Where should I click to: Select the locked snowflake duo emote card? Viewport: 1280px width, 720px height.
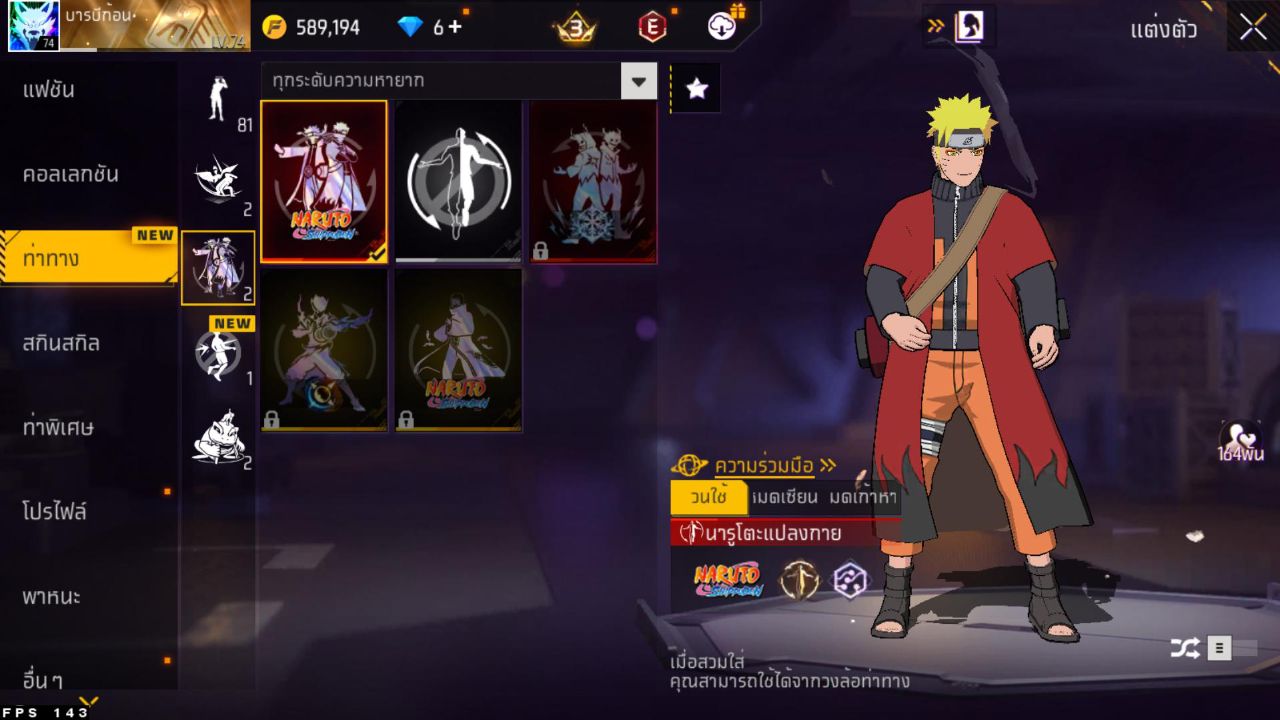593,181
